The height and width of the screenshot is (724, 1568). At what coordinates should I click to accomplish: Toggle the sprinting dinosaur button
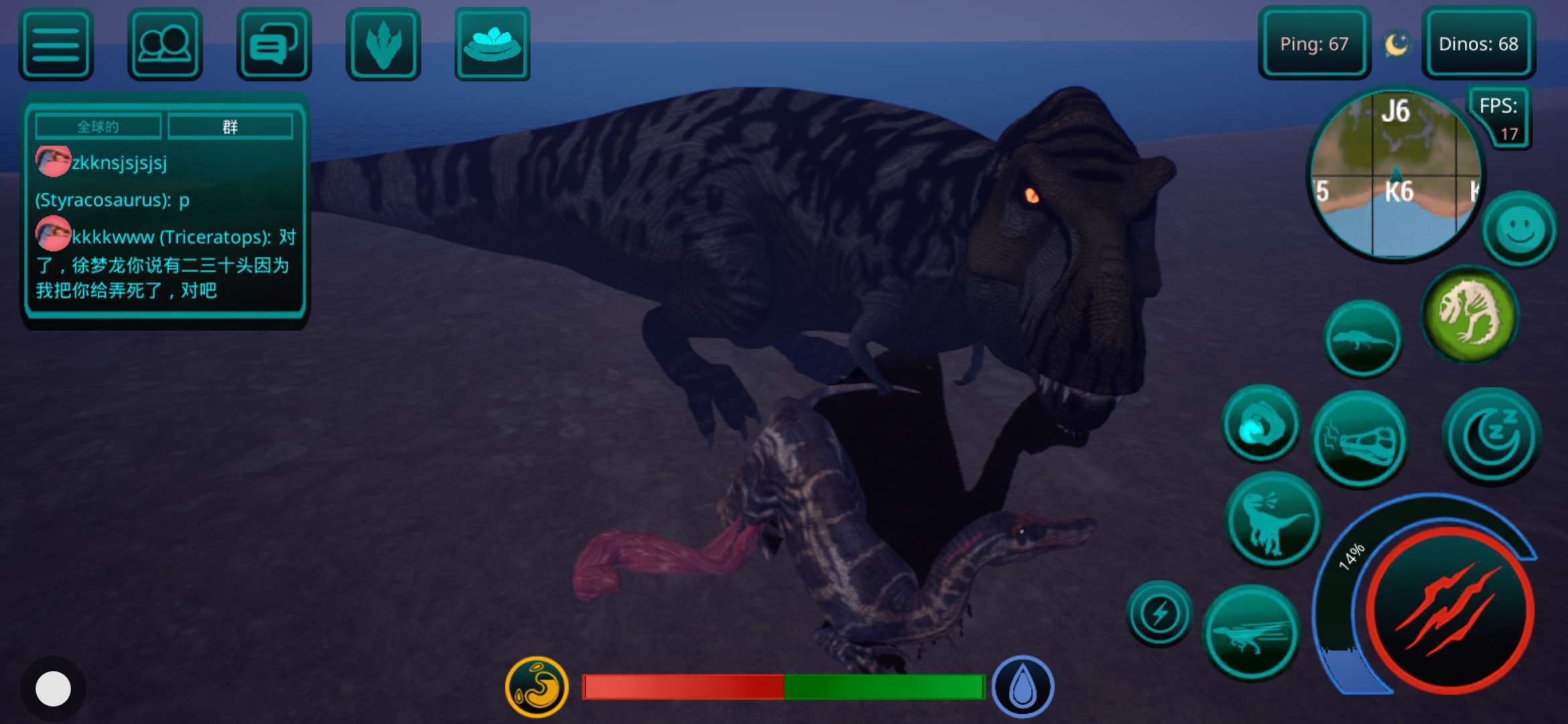click(1251, 633)
